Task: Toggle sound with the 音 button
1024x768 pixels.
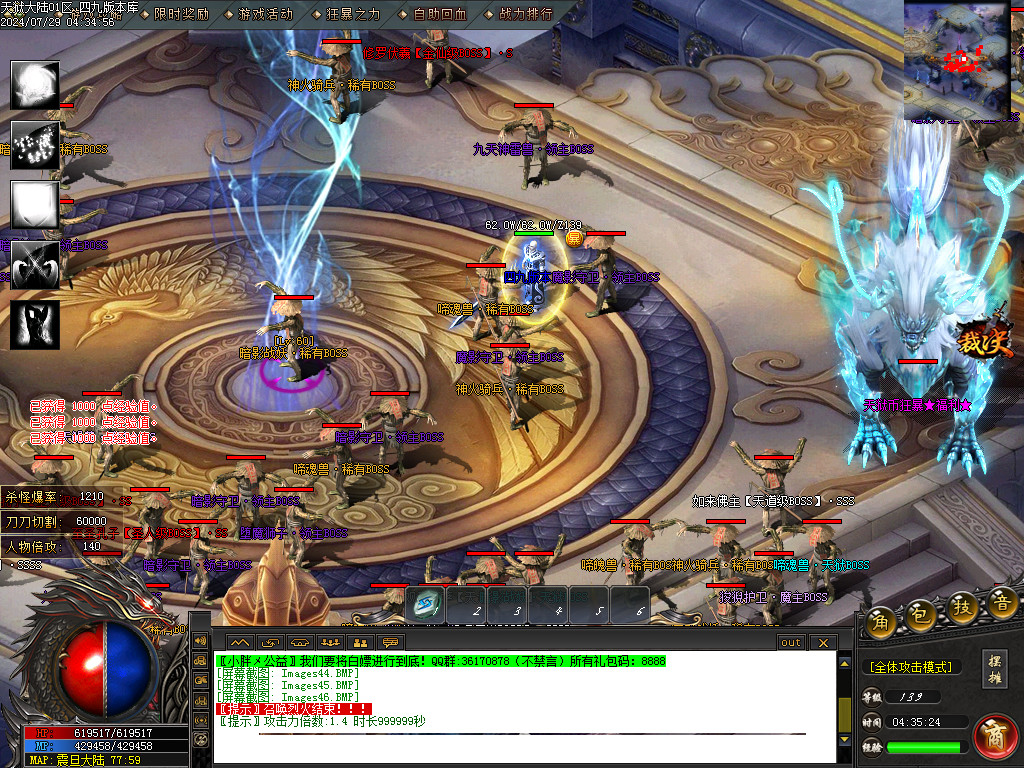Action: tap(1002, 604)
